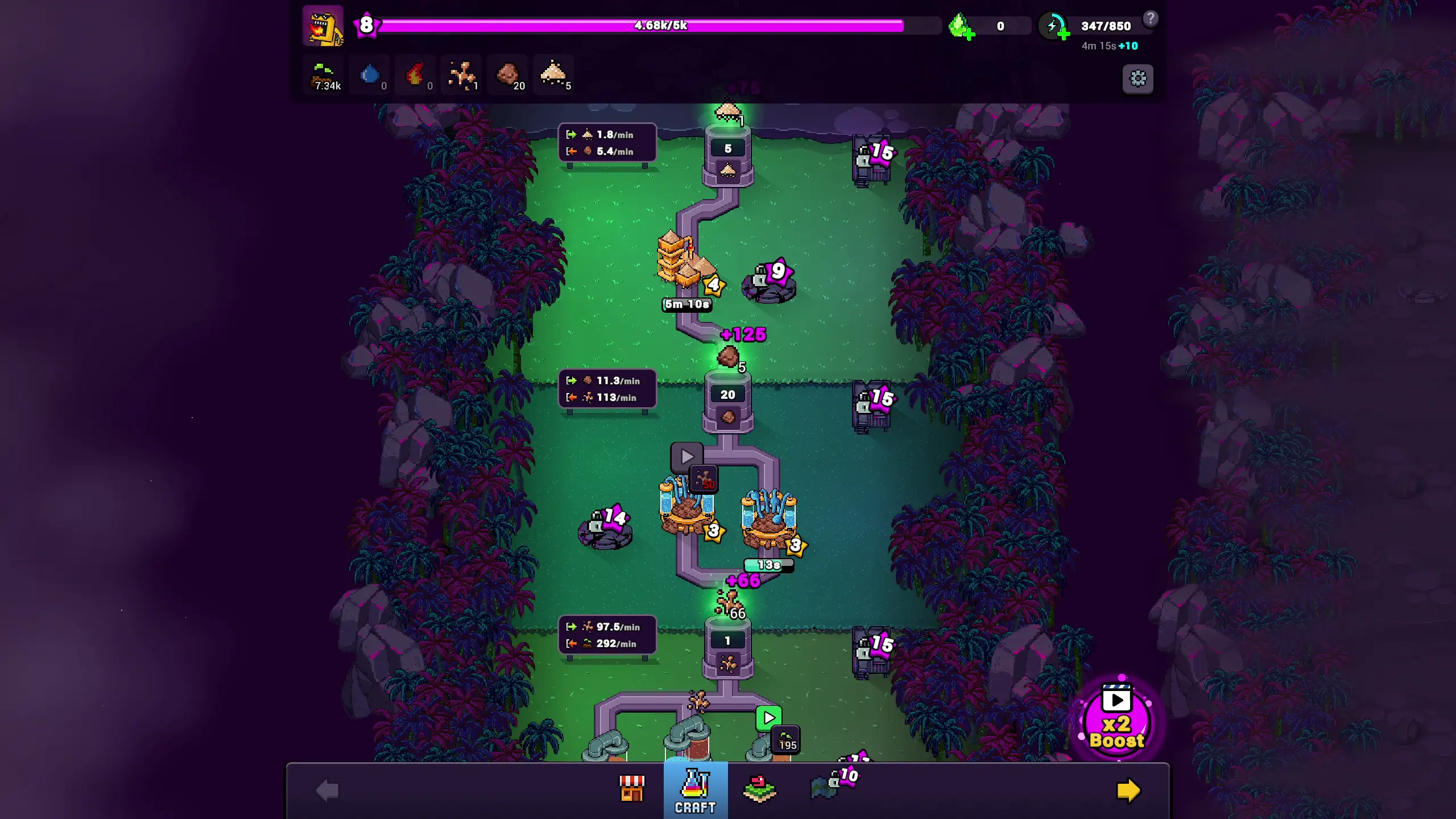
Task: Click the sprout resource showing 7.34k
Action: [x=324, y=75]
